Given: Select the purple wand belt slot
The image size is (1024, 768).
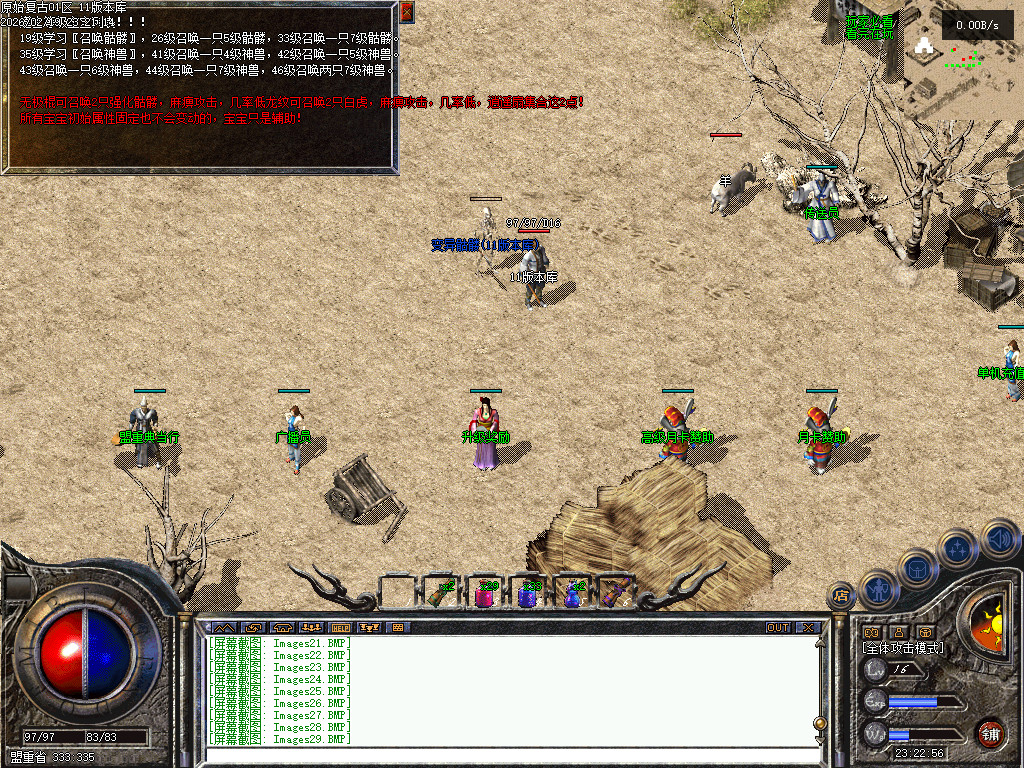Looking at the screenshot, I should tap(615, 593).
